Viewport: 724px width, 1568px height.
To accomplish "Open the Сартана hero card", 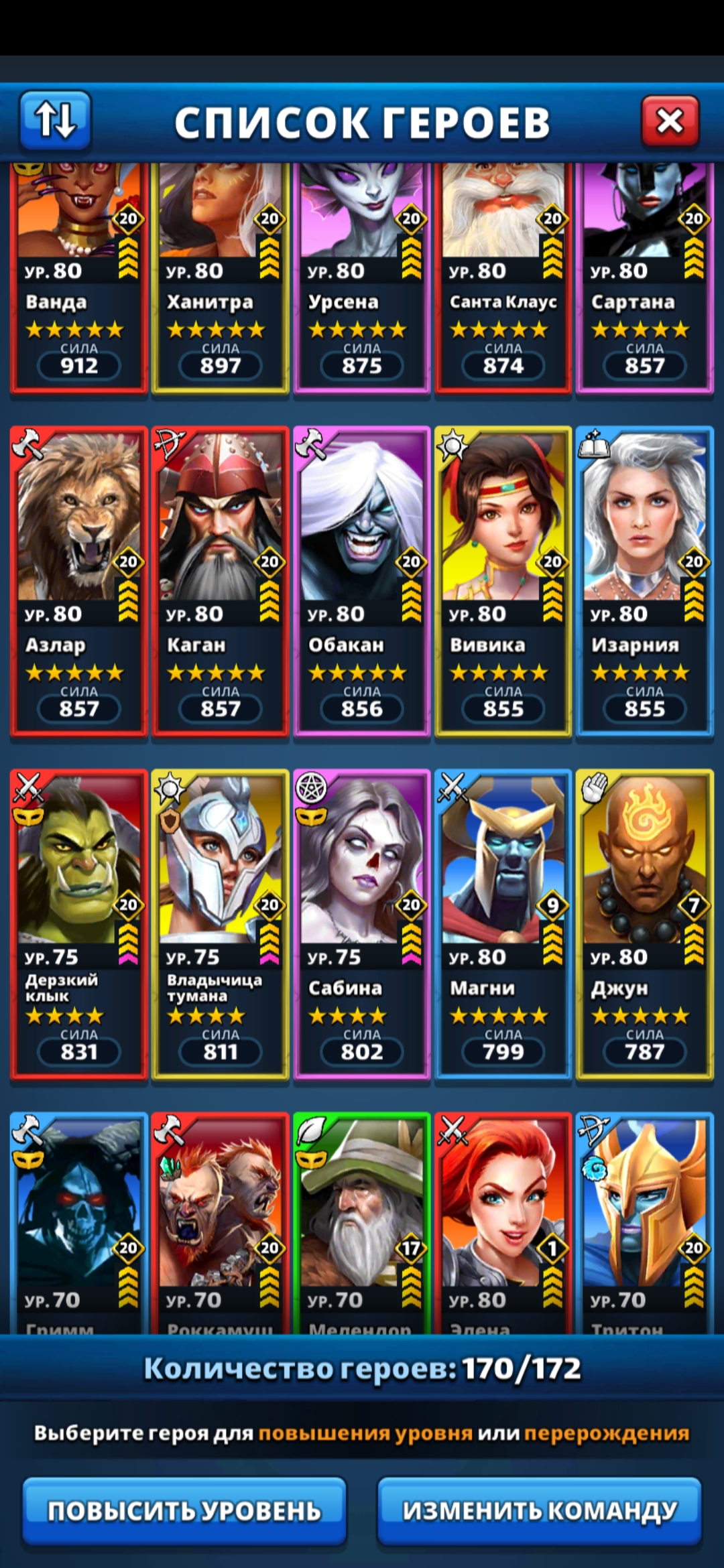I will pyautogui.click(x=644, y=281).
